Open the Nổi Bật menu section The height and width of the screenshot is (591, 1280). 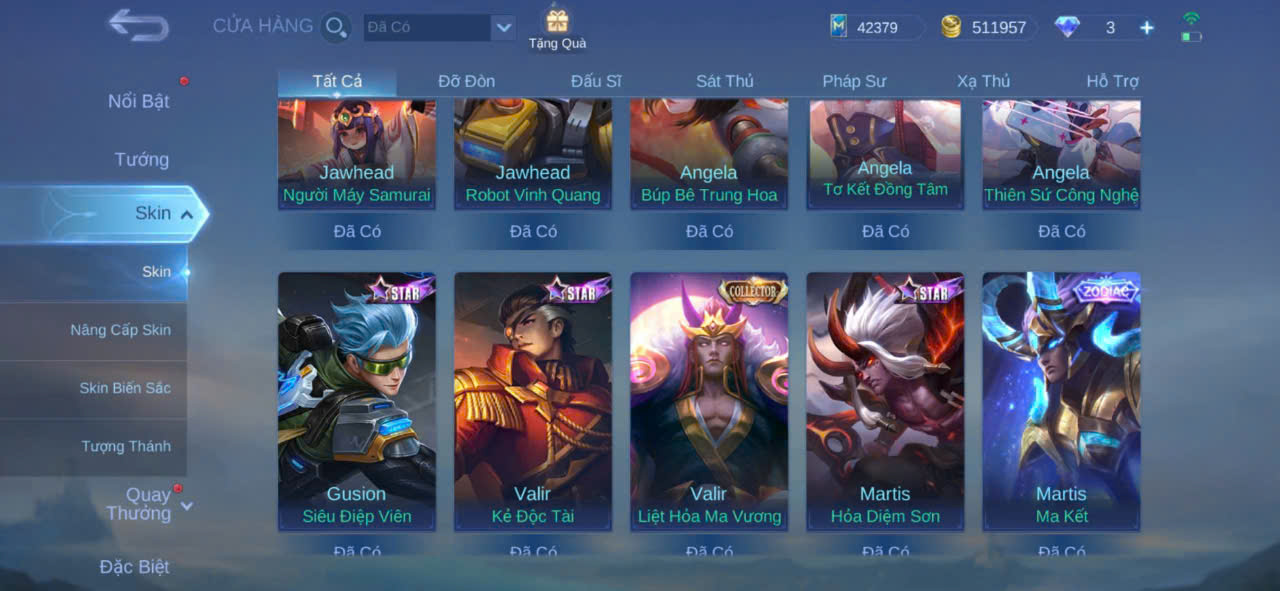139,101
